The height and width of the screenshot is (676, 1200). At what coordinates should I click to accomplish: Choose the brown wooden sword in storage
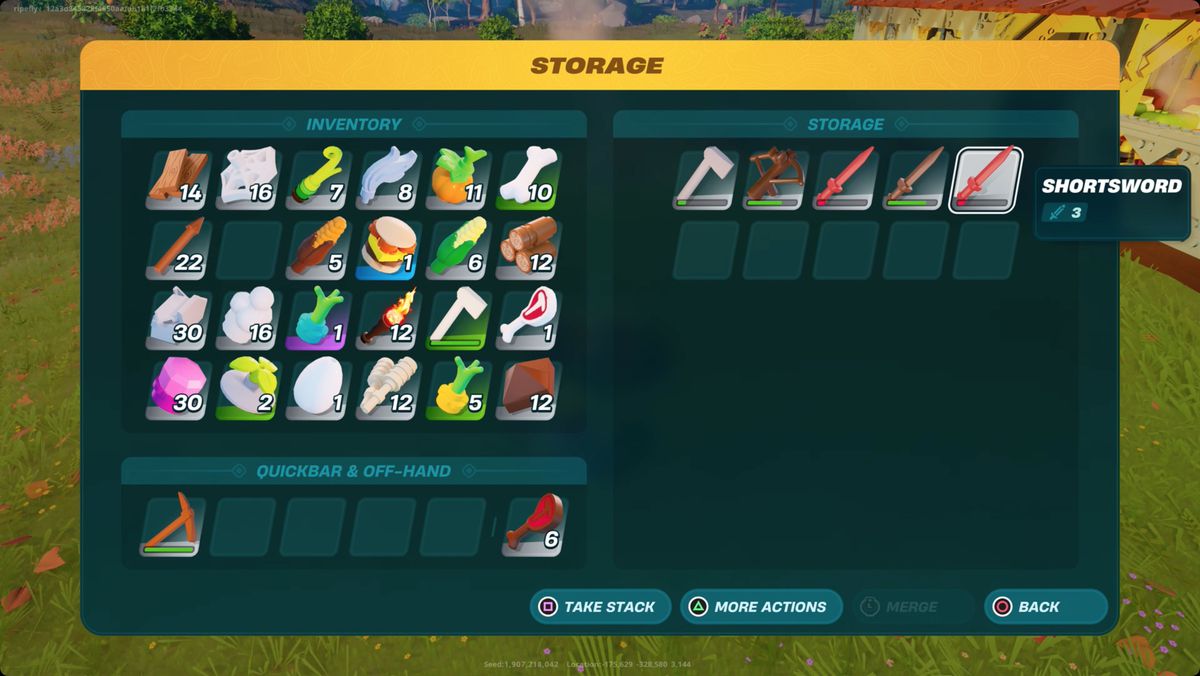tap(915, 179)
